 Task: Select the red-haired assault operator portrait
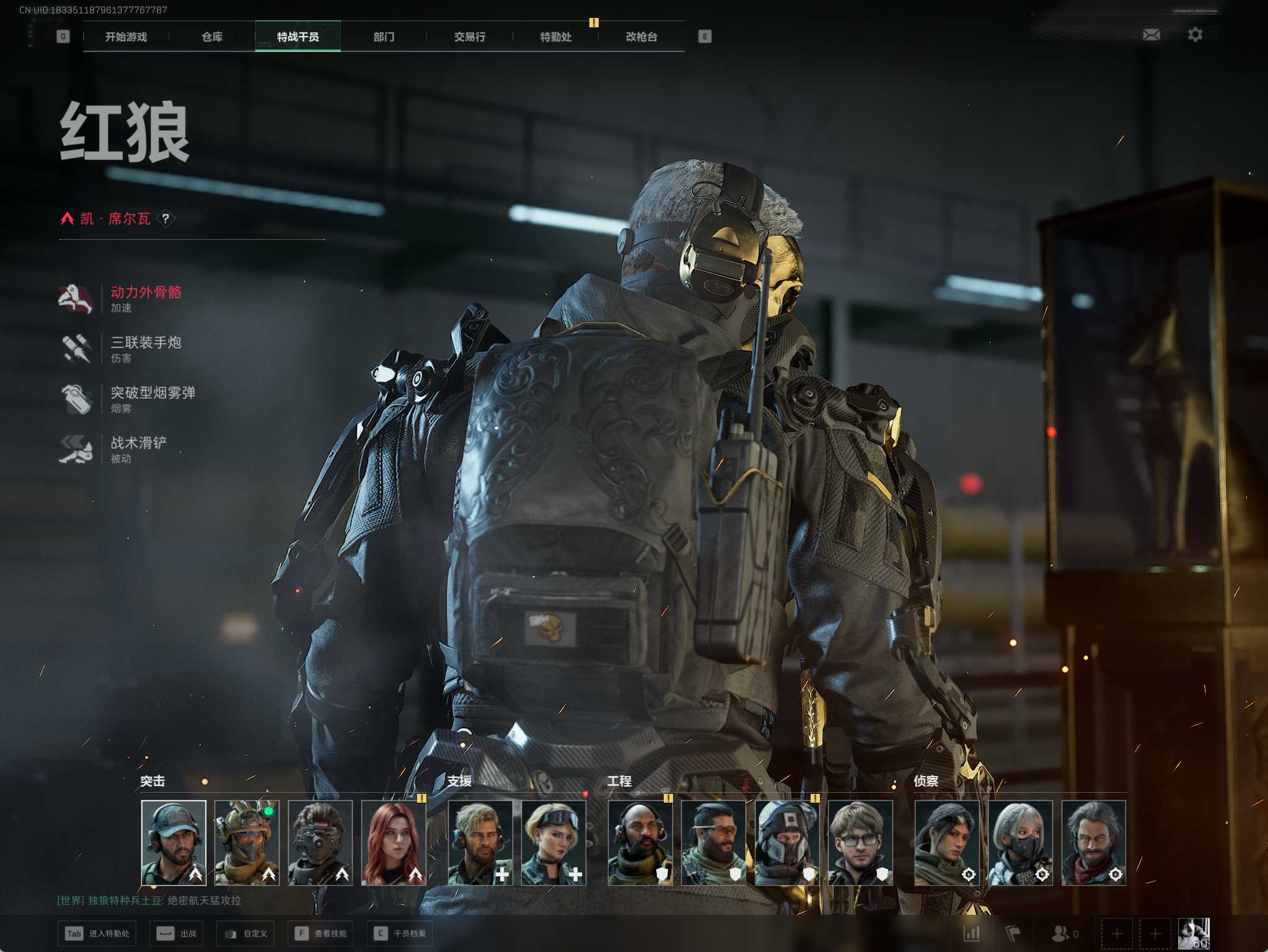(394, 842)
